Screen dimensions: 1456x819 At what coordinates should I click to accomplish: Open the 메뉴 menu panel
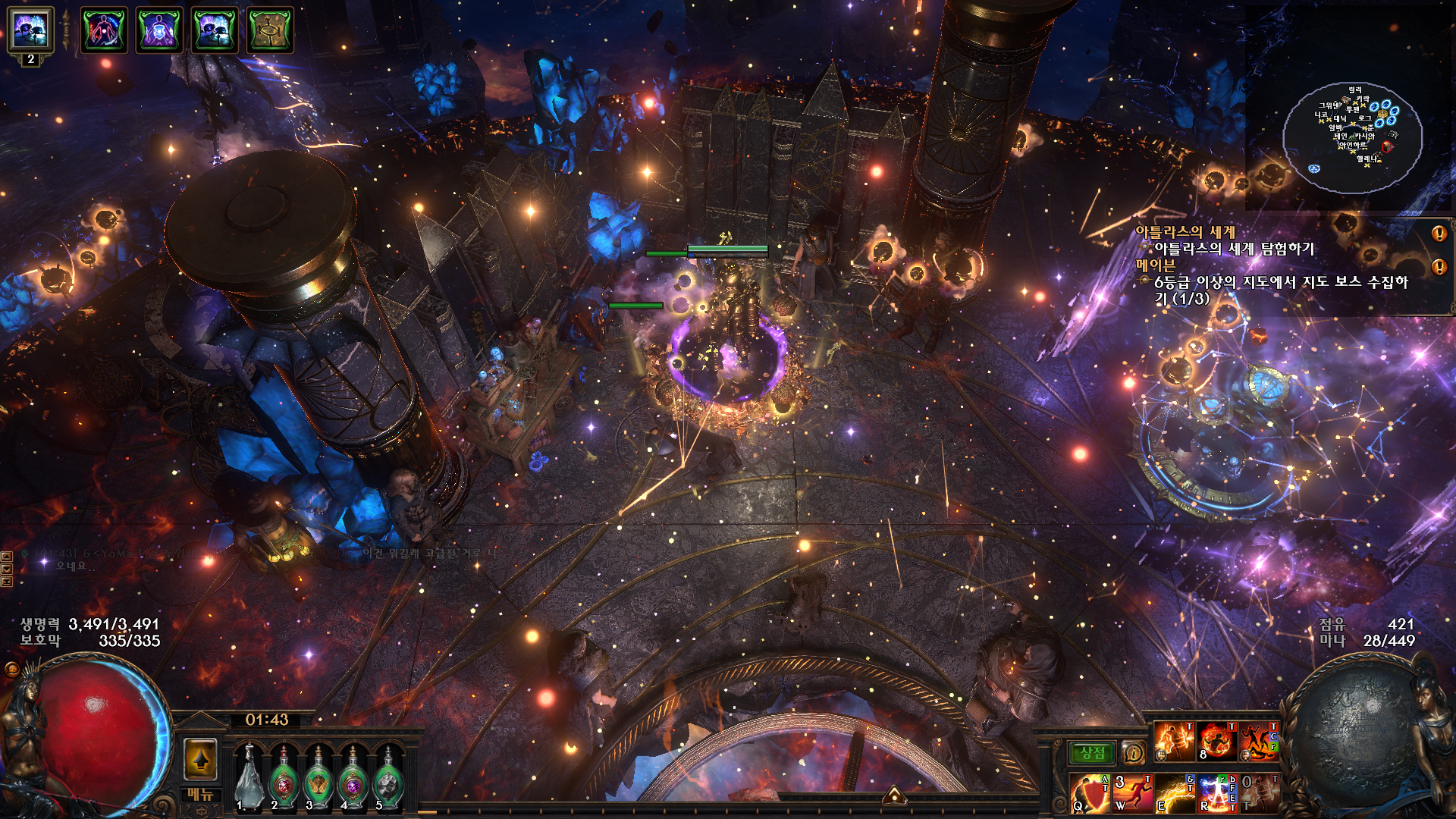[201, 794]
